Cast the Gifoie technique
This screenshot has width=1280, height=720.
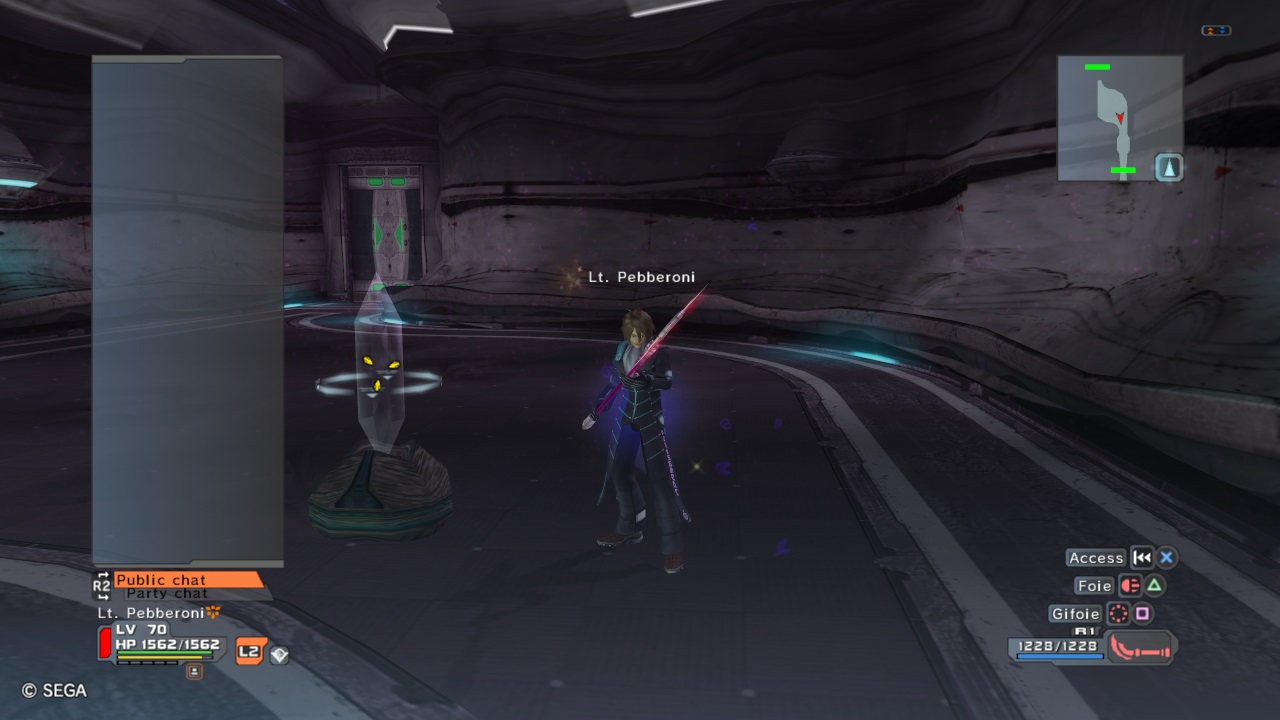(1075, 614)
